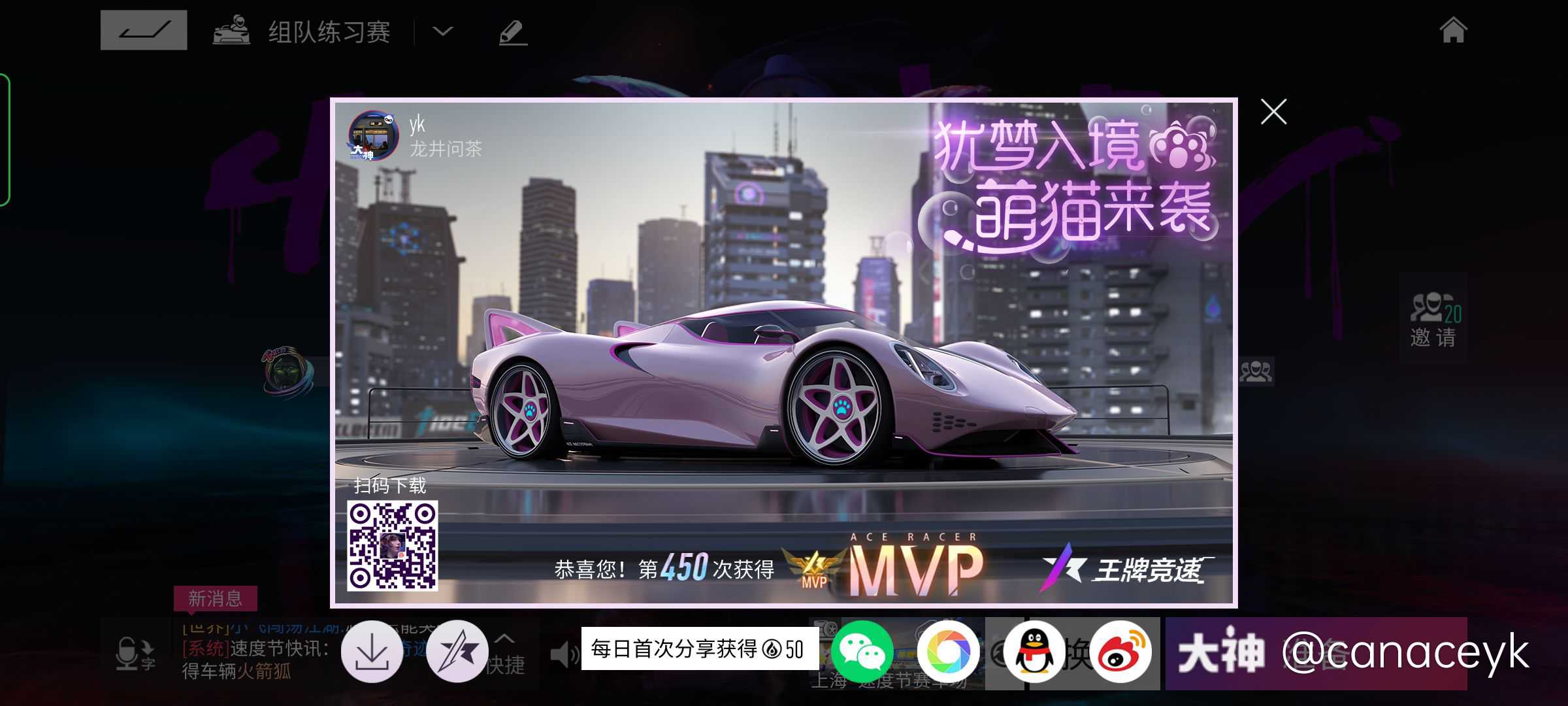
Task: Switch to 组队练习赛 mode tab
Action: tap(328, 31)
